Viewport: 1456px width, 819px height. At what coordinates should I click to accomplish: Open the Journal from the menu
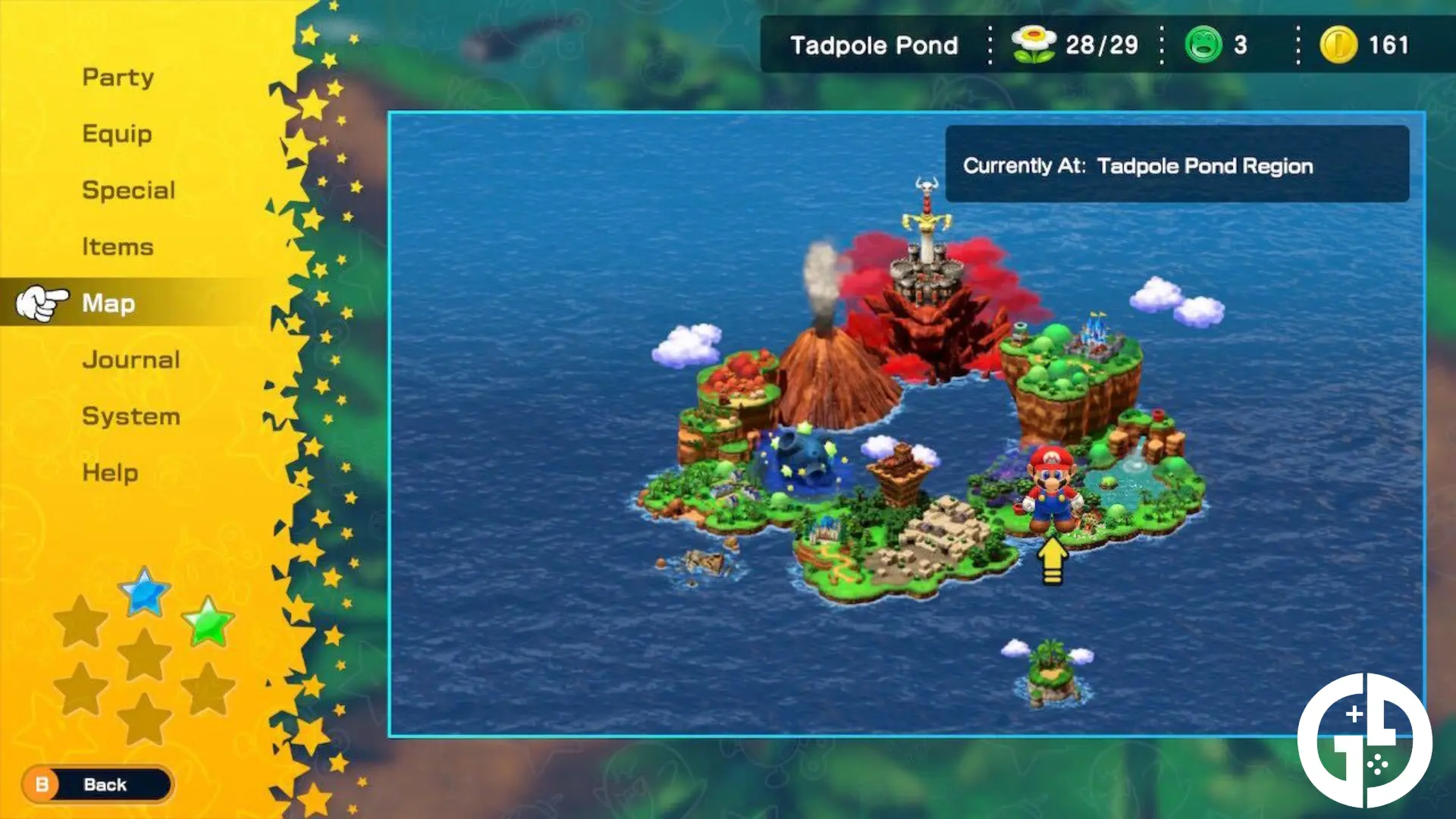click(130, 359)
